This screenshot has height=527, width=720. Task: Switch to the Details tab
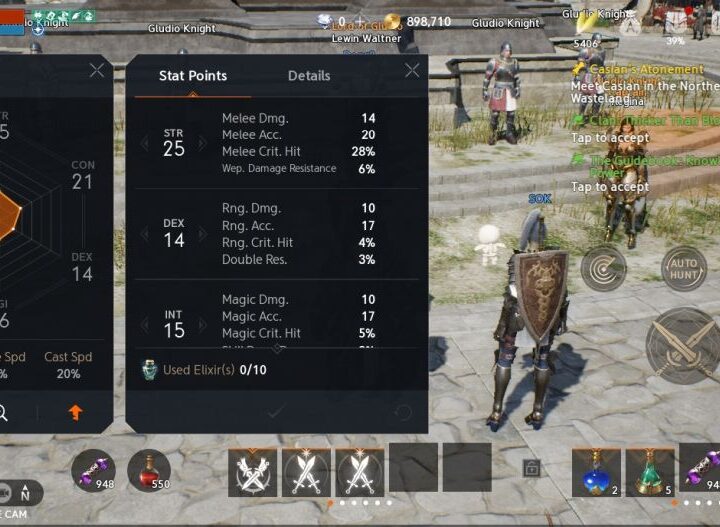[x=309, y=76]
